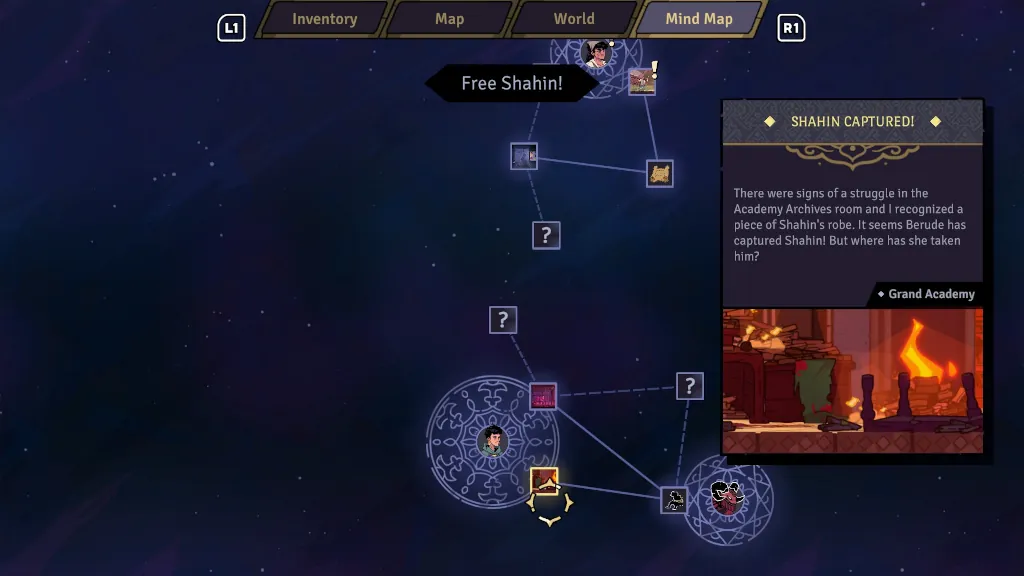Switch to the World tab
The width and height of the screenshot is (1024, 576).
574,19
